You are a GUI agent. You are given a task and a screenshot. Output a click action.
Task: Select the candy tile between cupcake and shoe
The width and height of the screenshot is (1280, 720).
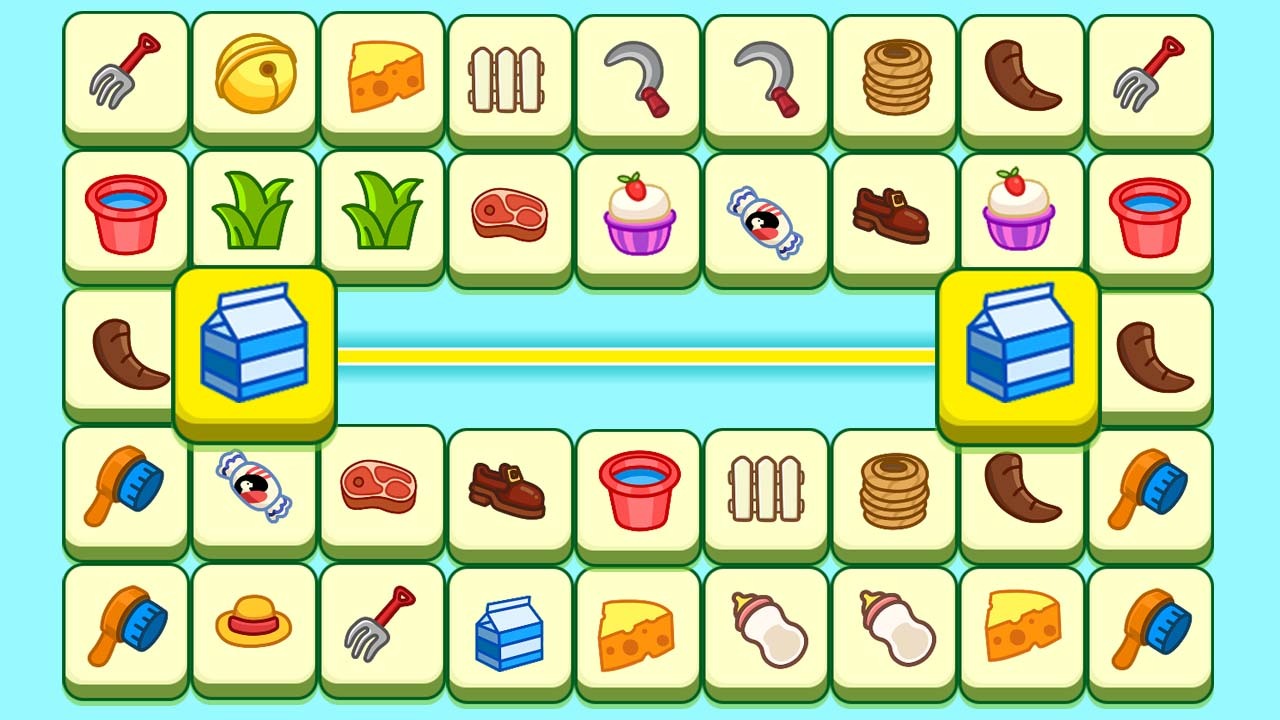pos(766,220)
